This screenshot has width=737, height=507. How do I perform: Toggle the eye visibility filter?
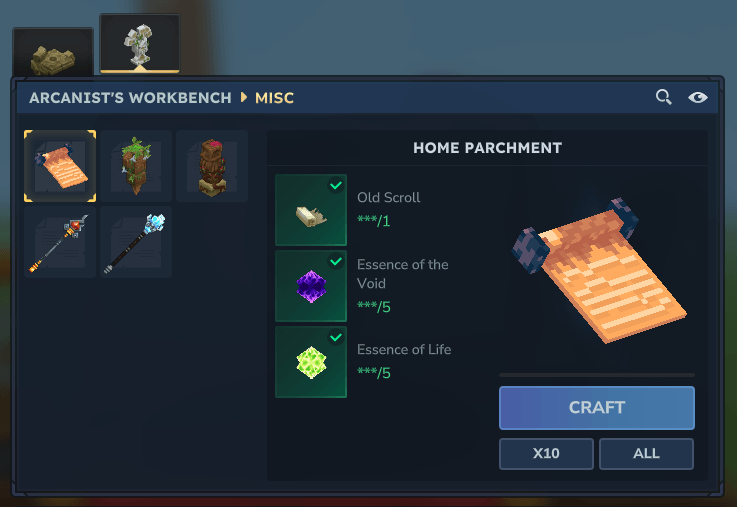tap(698, 97)
